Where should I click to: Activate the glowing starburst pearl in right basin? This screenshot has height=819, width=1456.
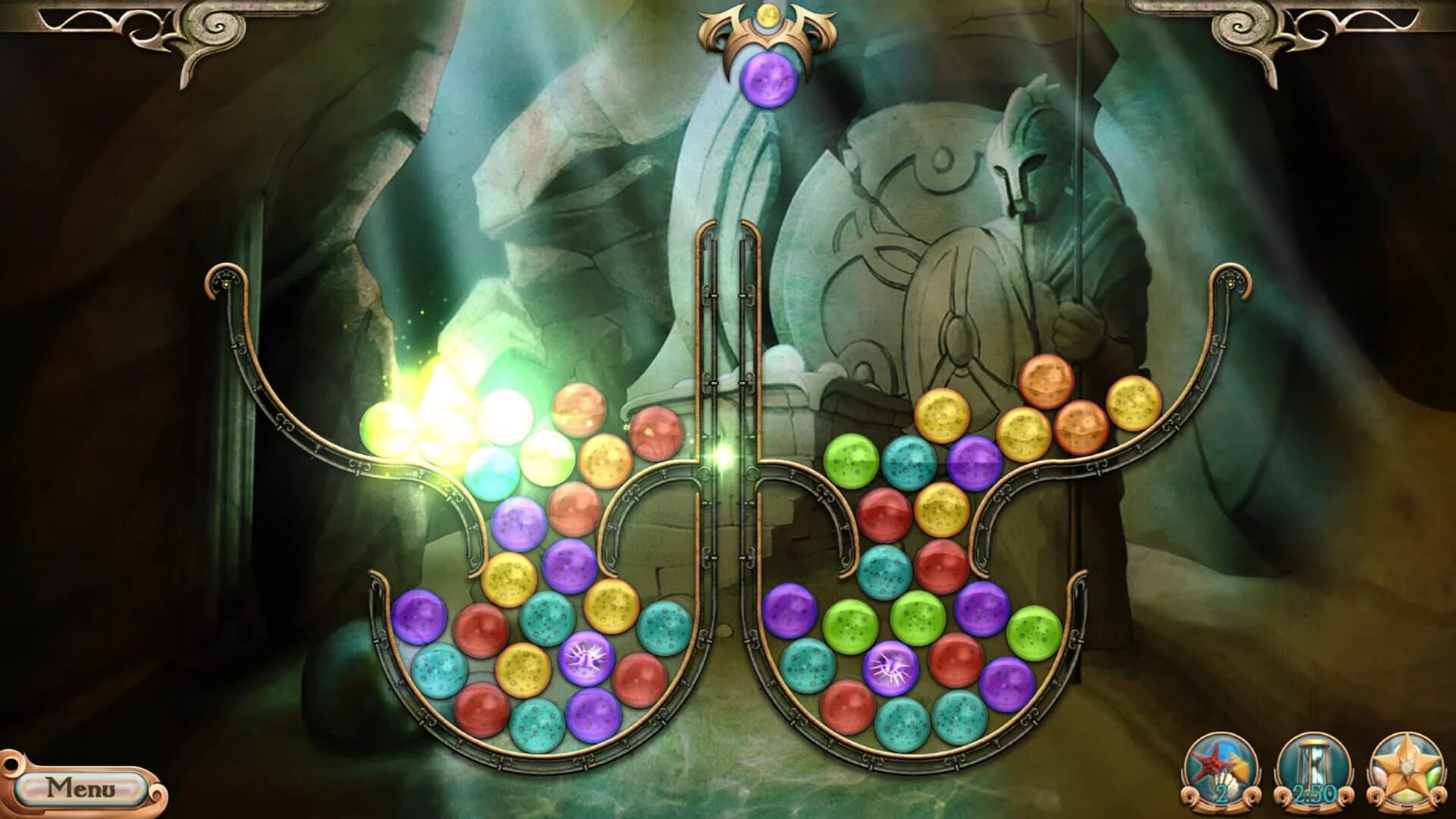pos(890,670)
